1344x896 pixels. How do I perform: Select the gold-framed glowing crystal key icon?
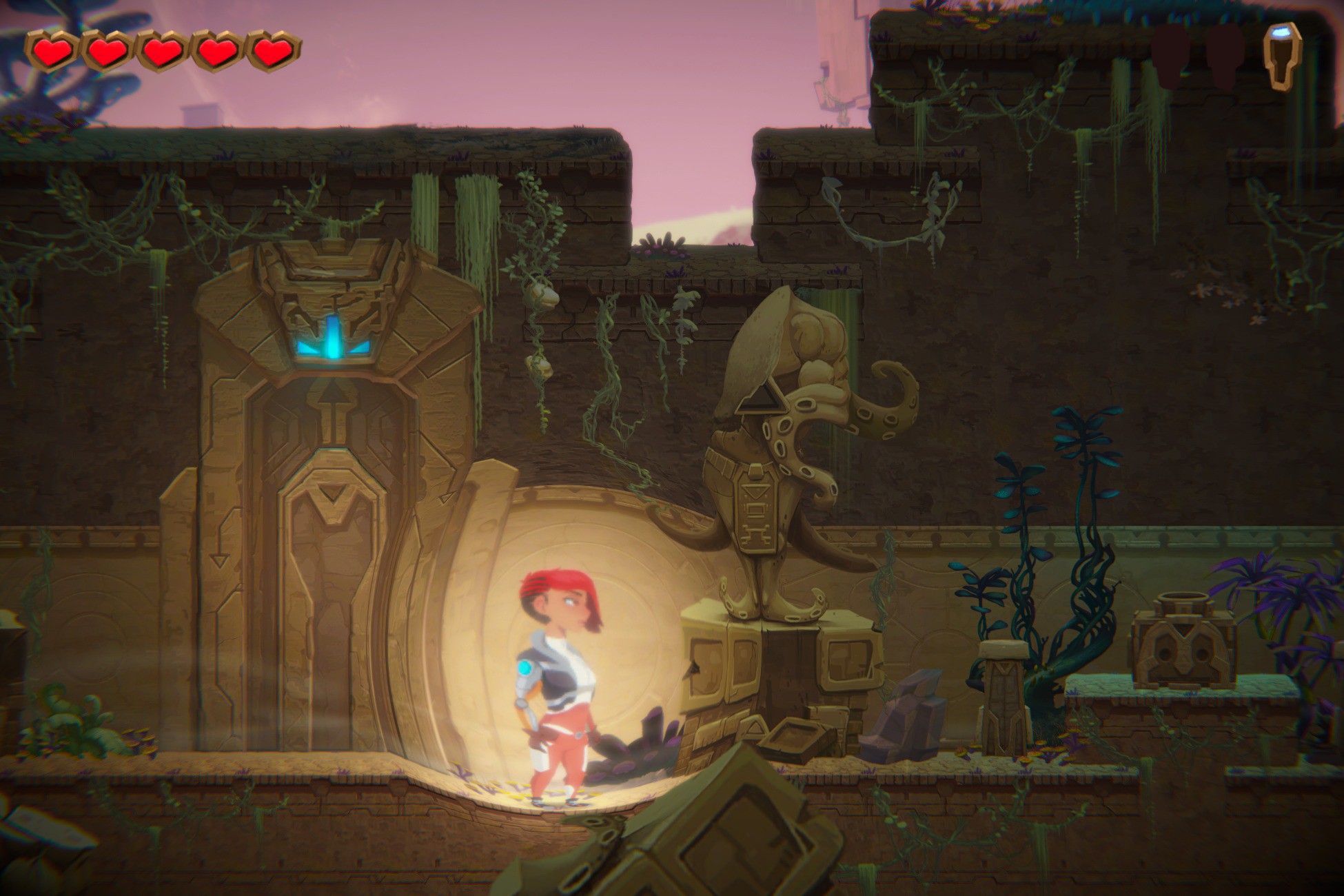[1281, 55]
